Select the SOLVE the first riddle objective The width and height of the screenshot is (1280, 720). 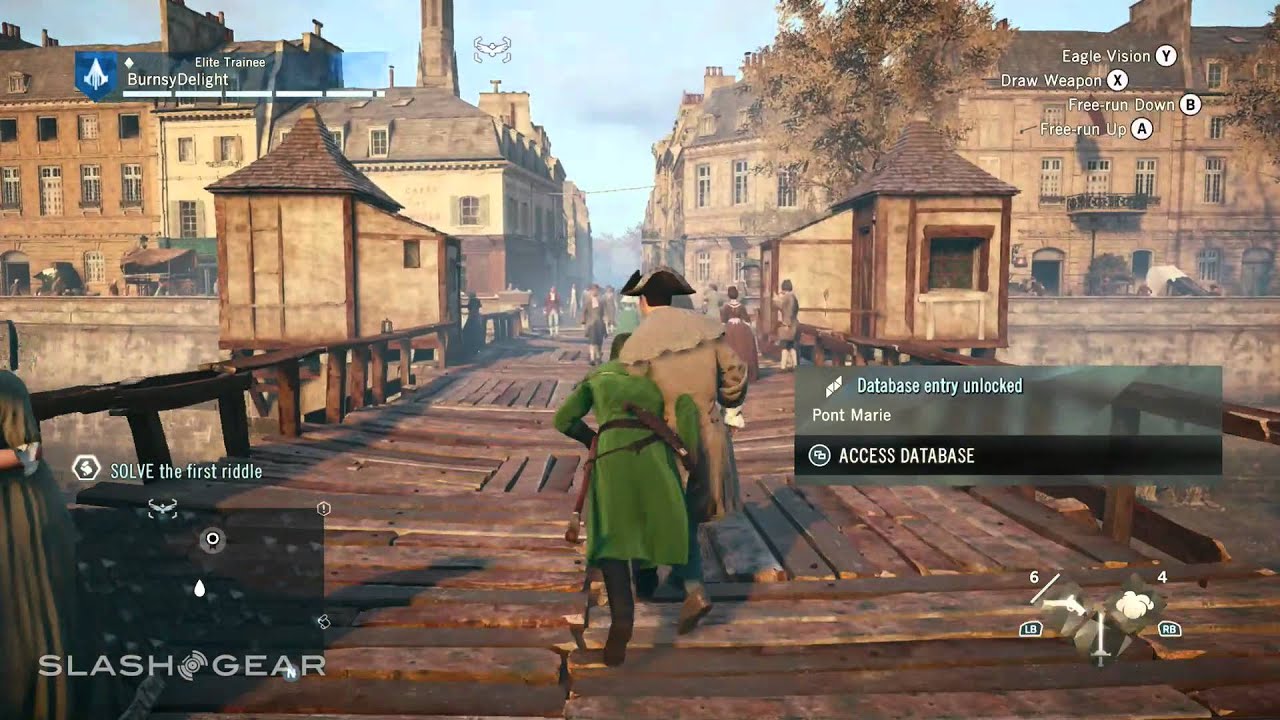click(x=186, y=471)
